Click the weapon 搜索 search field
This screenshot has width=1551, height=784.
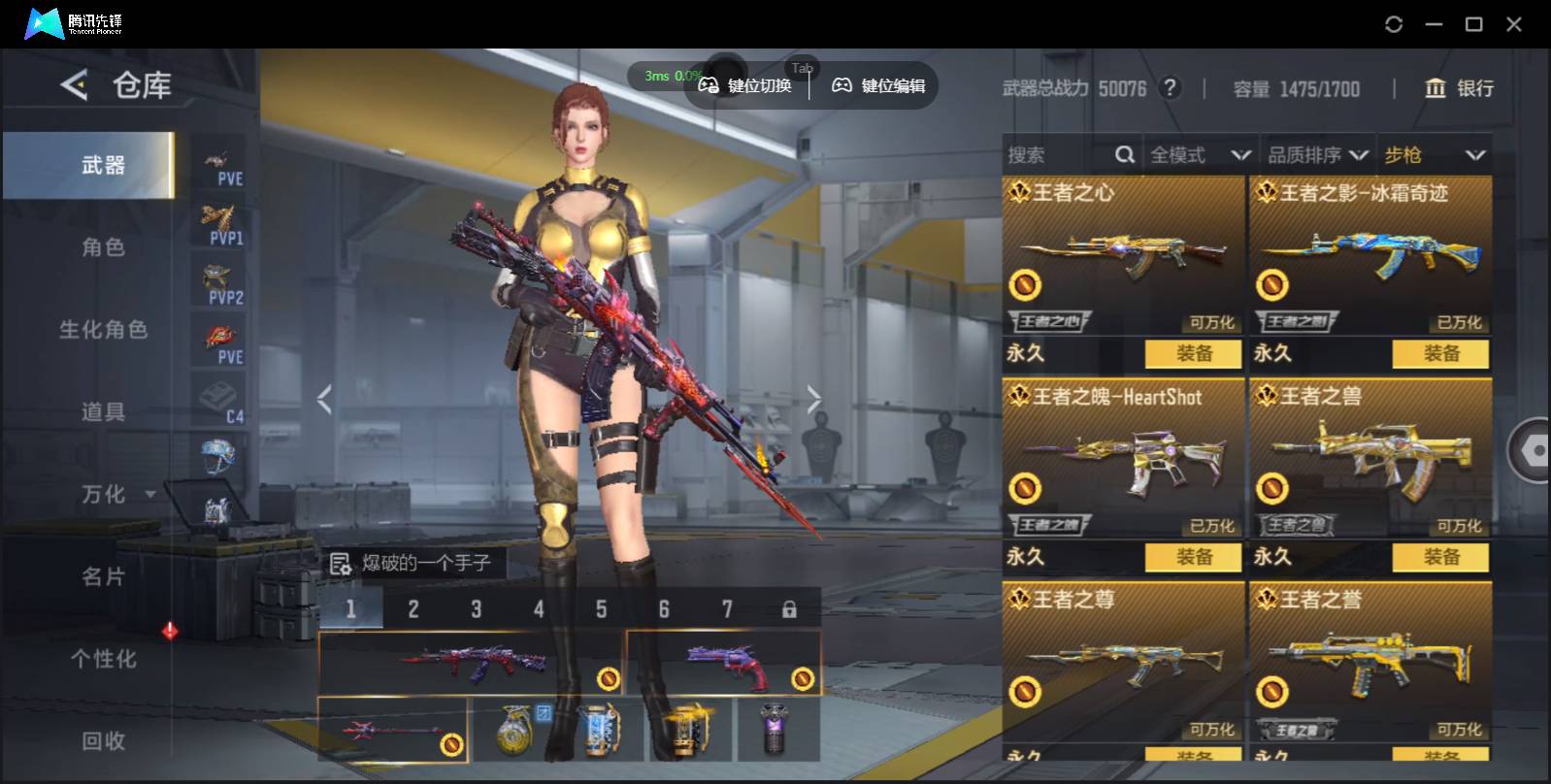pyautogui.click(x=1058, y=155)
